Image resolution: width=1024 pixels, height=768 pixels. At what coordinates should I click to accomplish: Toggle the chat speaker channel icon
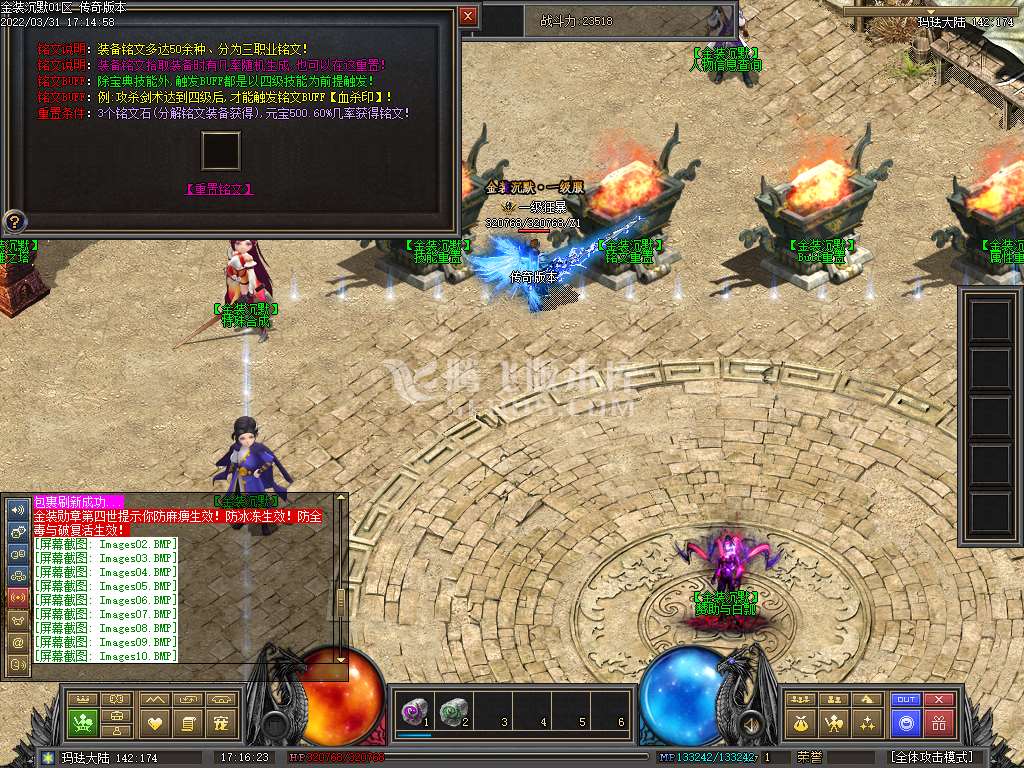pyautogui.click(x=17, y=509)
